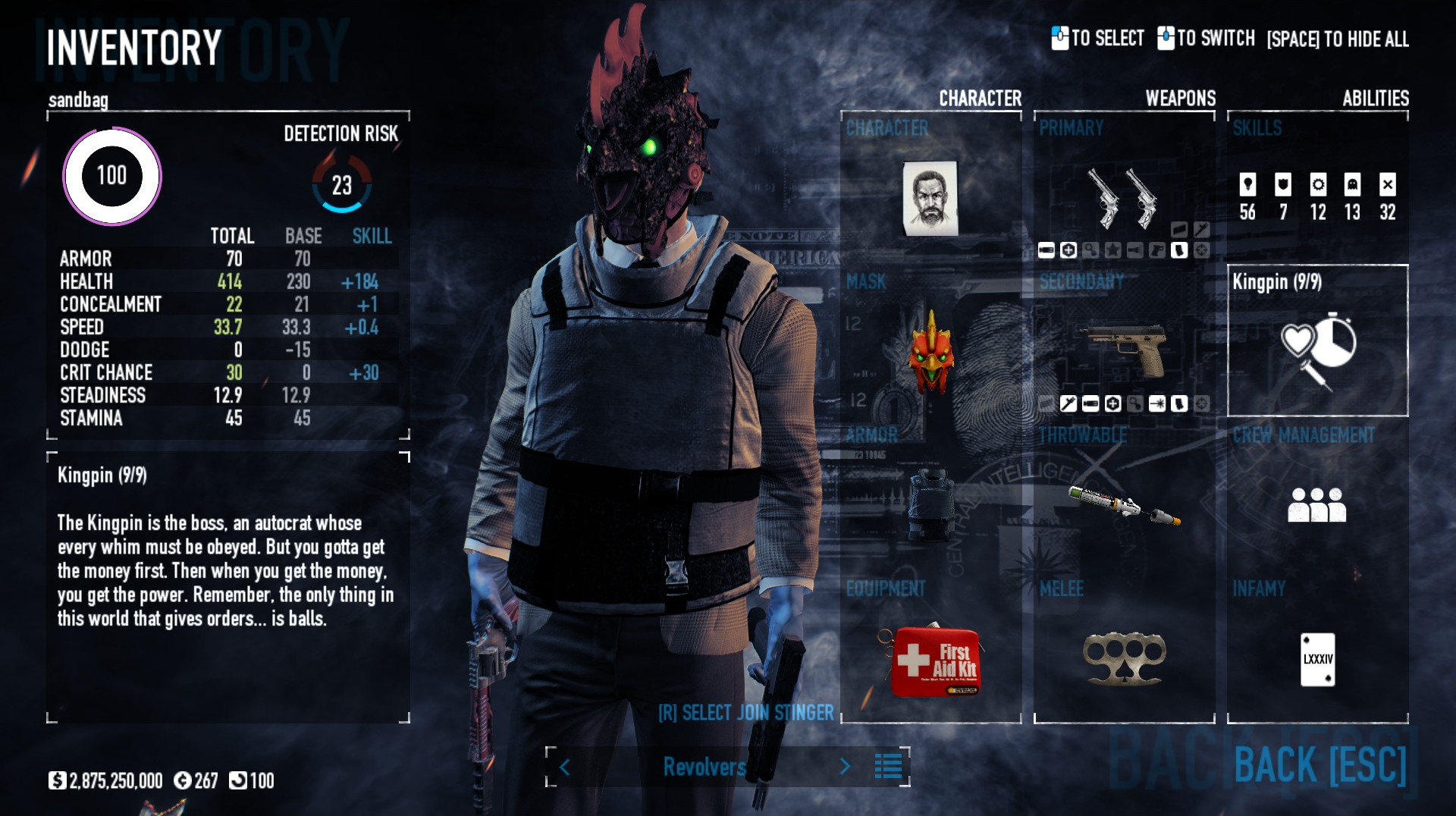
Task: Switch to the previous loadout profile
Action: pos(565,767)
